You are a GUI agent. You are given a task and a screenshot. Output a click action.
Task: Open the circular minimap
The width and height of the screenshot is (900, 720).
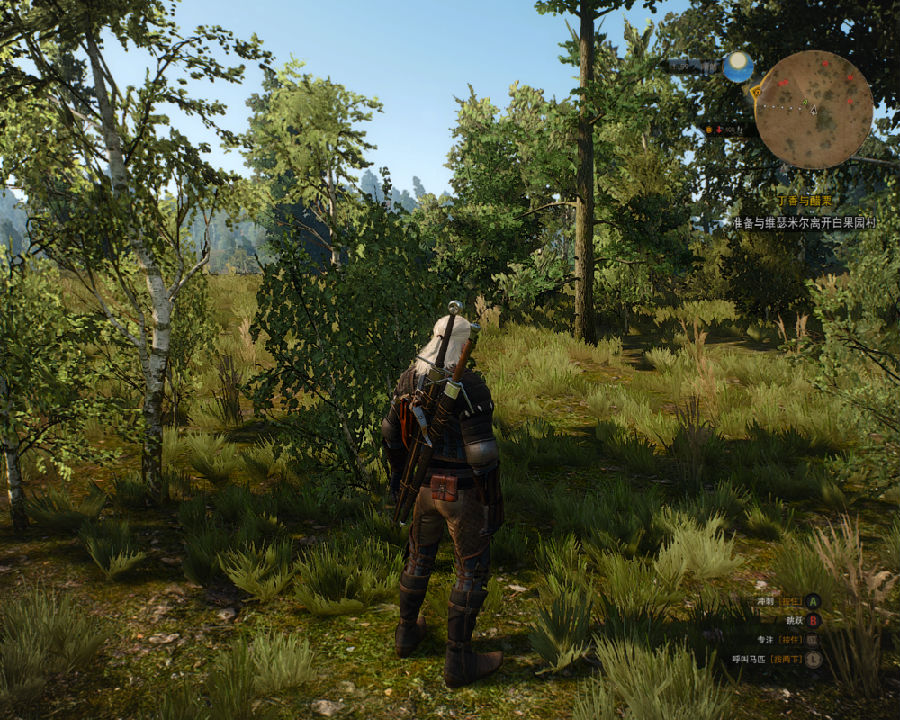point(813,109)
